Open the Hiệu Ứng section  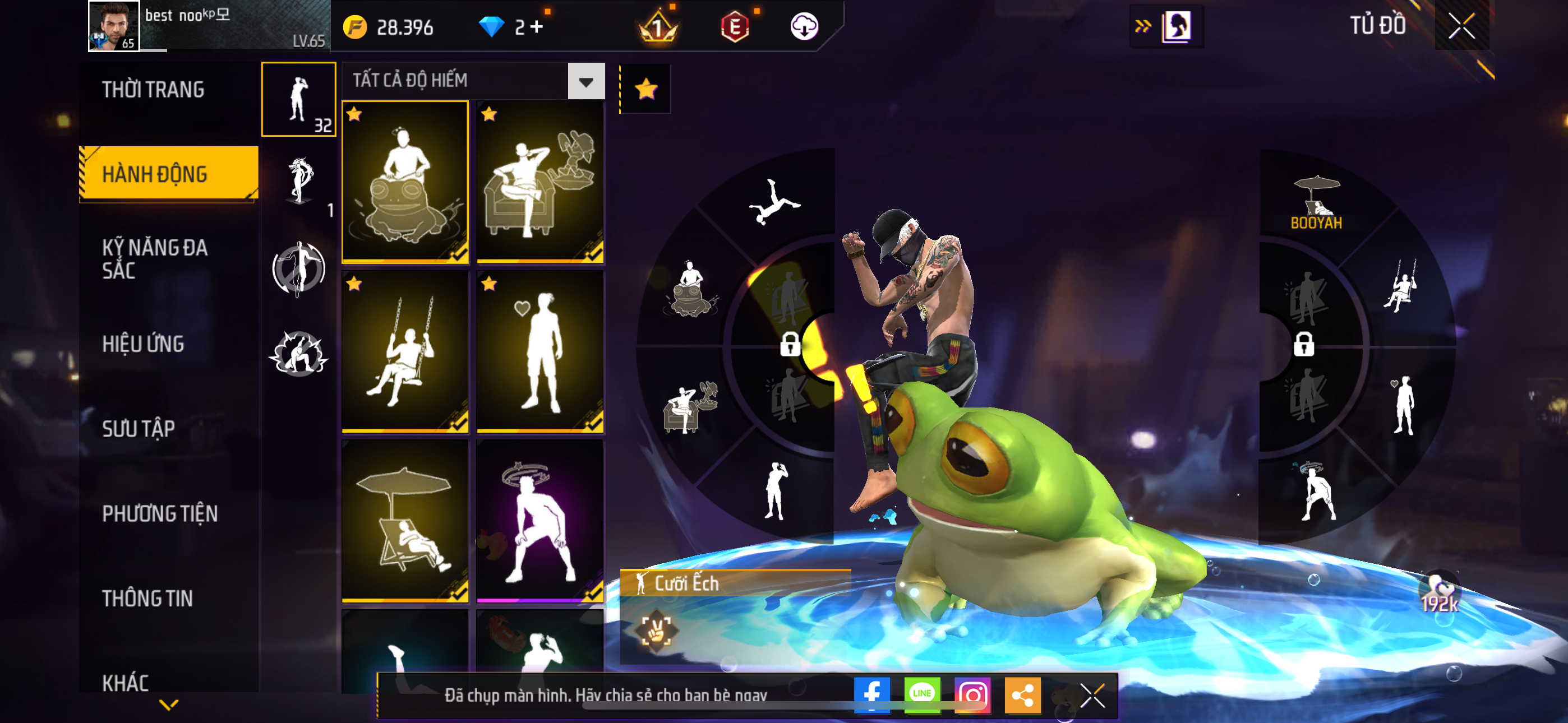pos(143,344)
